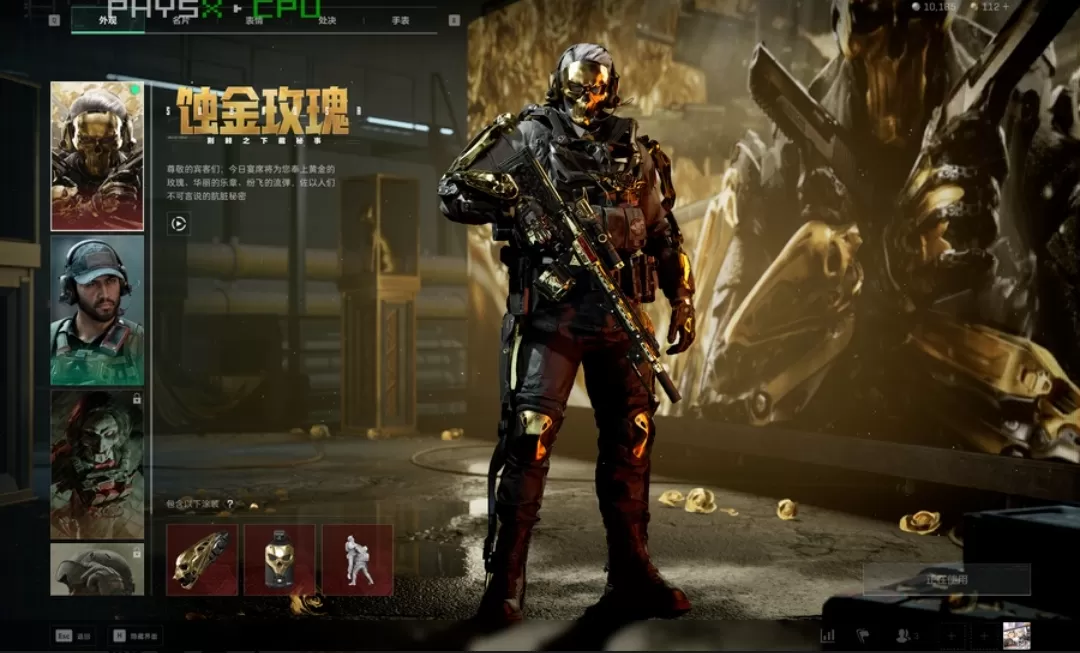Select the gold skull mask operator skin
Screen dimensions: 1080x653
click(x=97, y=156)
